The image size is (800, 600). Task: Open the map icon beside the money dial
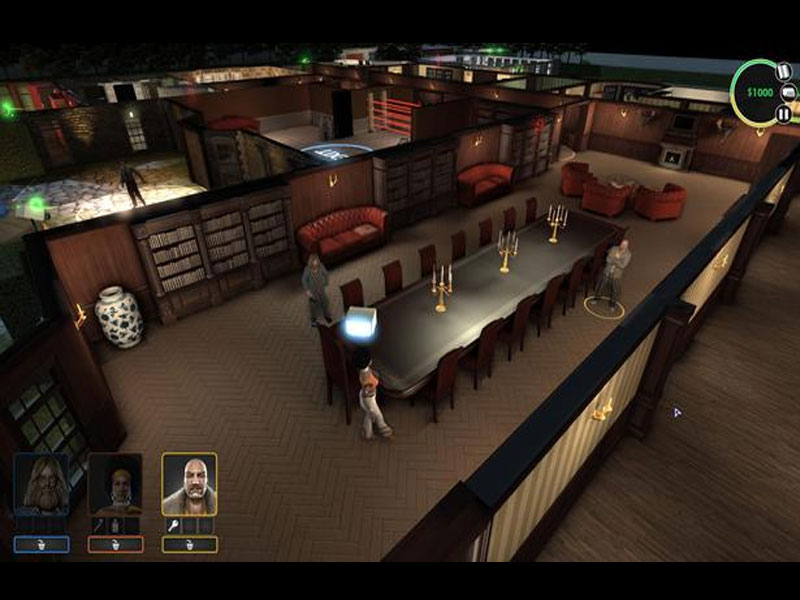point(785,72)
